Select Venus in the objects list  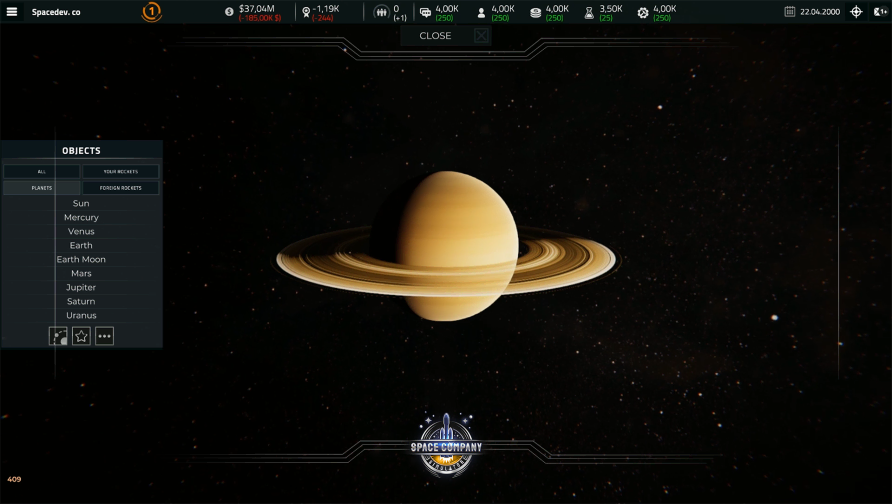pos(81,232)
